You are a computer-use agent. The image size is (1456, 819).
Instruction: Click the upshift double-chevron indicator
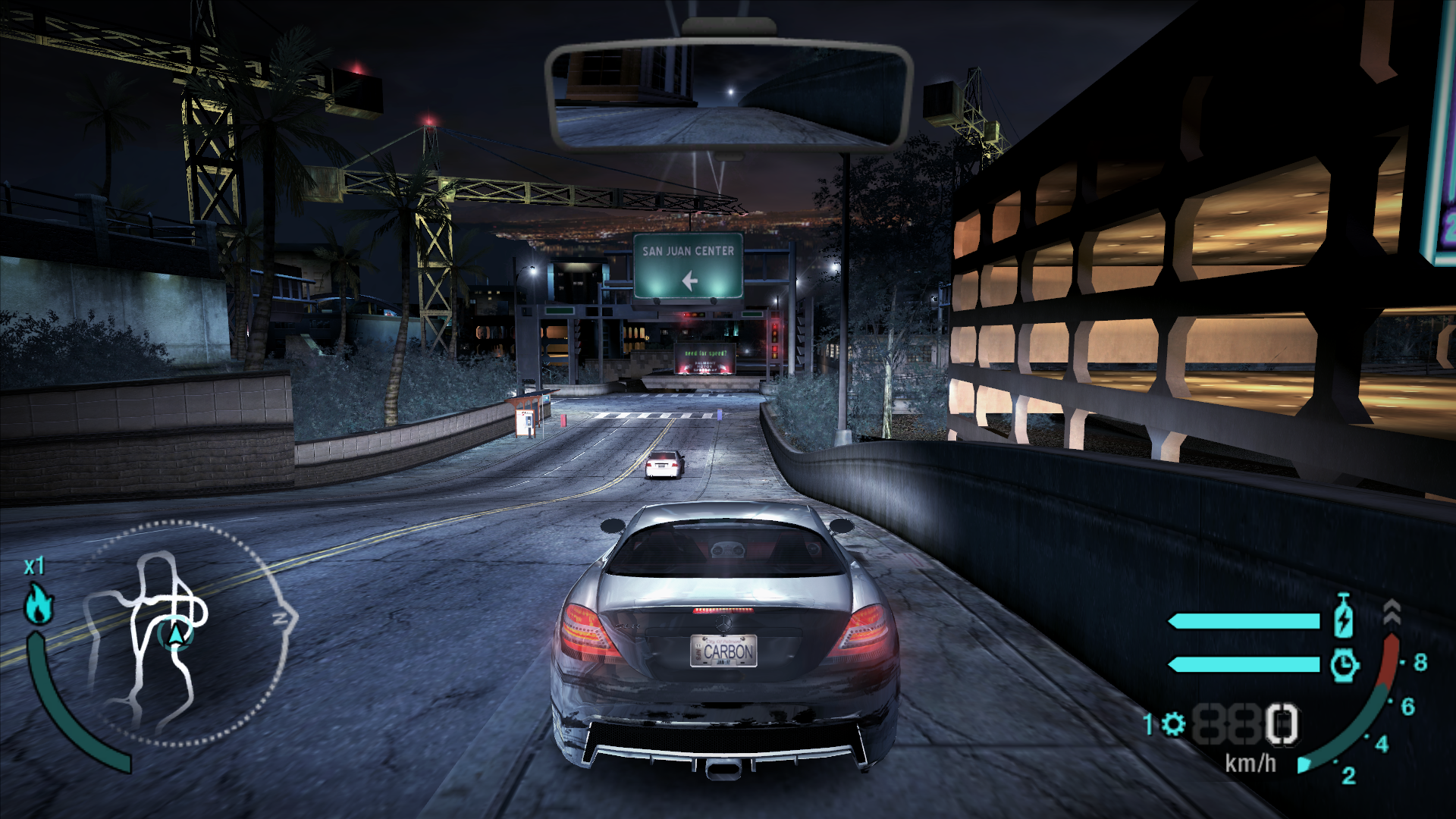click(1392, 610)
